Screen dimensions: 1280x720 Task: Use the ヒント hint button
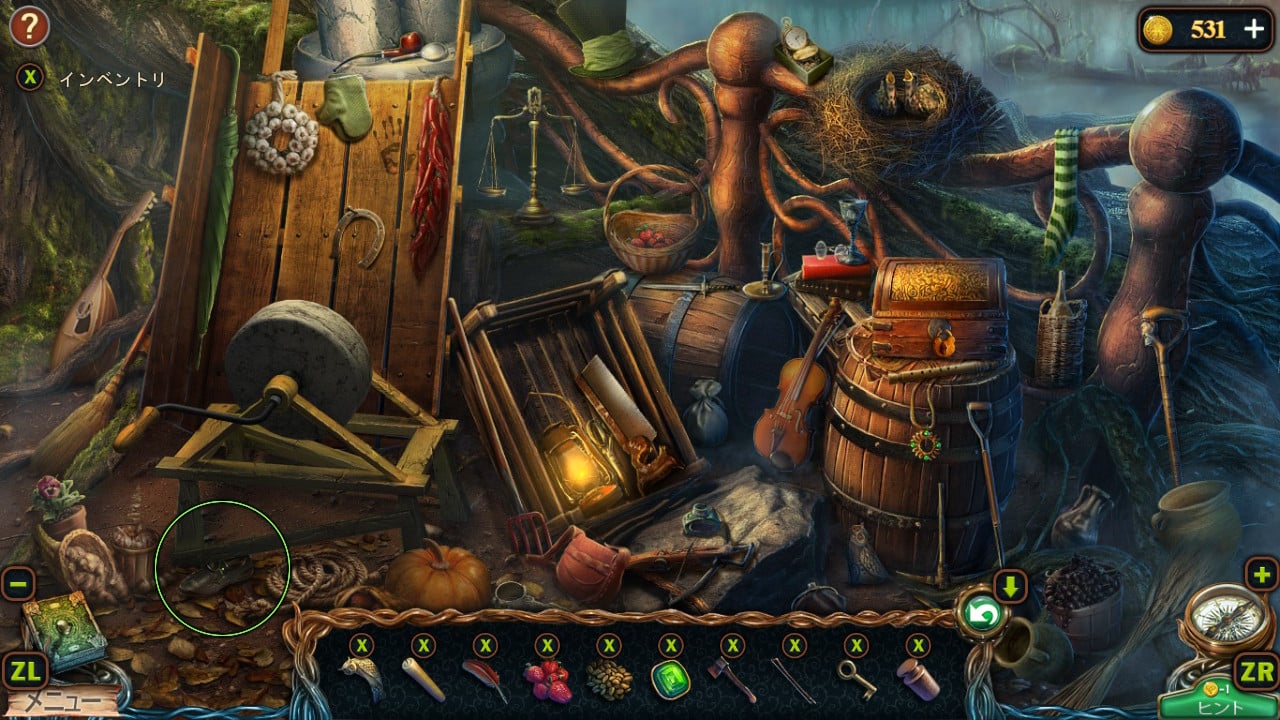pyautogui.click(x=1218, y=704)
